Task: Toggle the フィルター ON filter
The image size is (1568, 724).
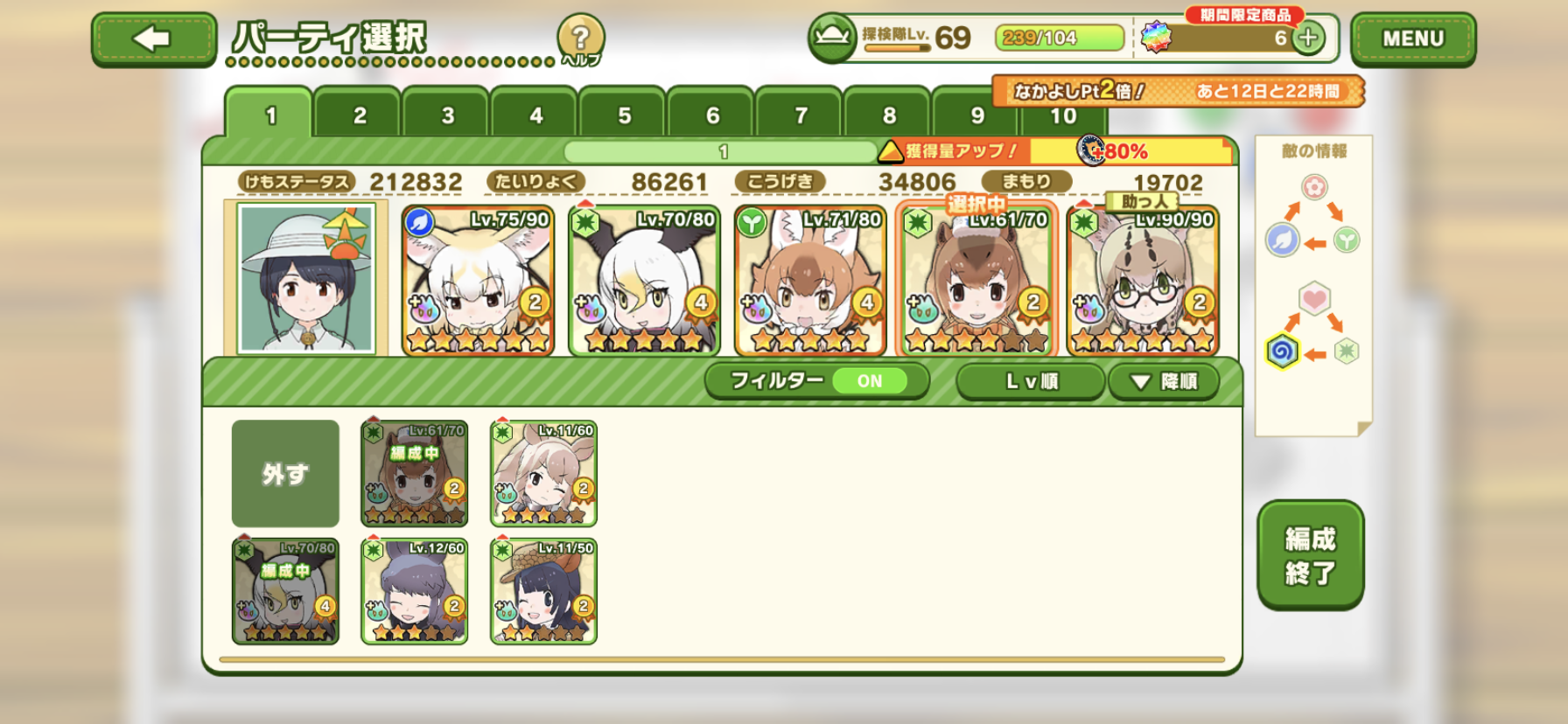Action: 816,381
